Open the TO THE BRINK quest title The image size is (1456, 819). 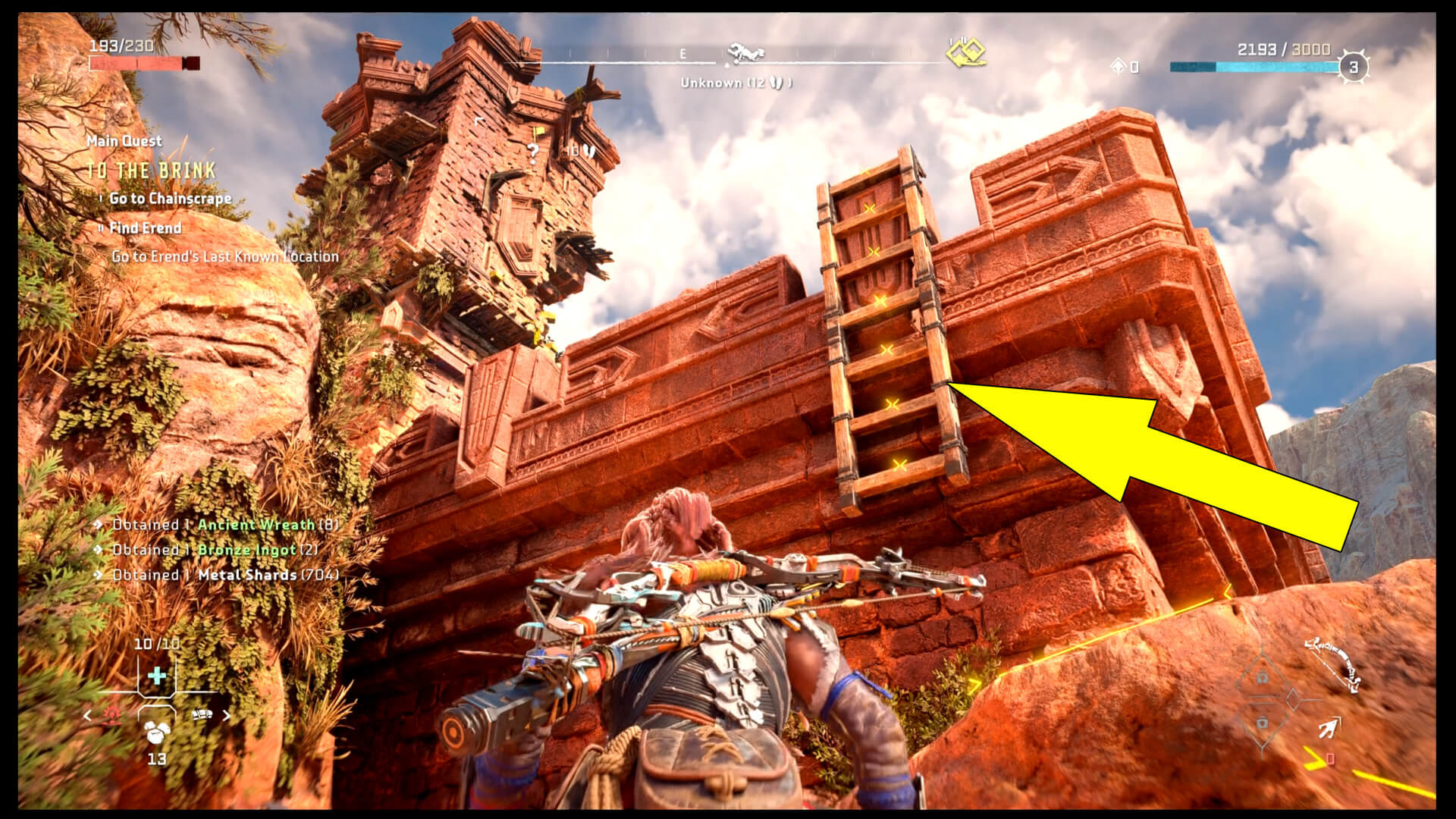[x=151, y=170]
